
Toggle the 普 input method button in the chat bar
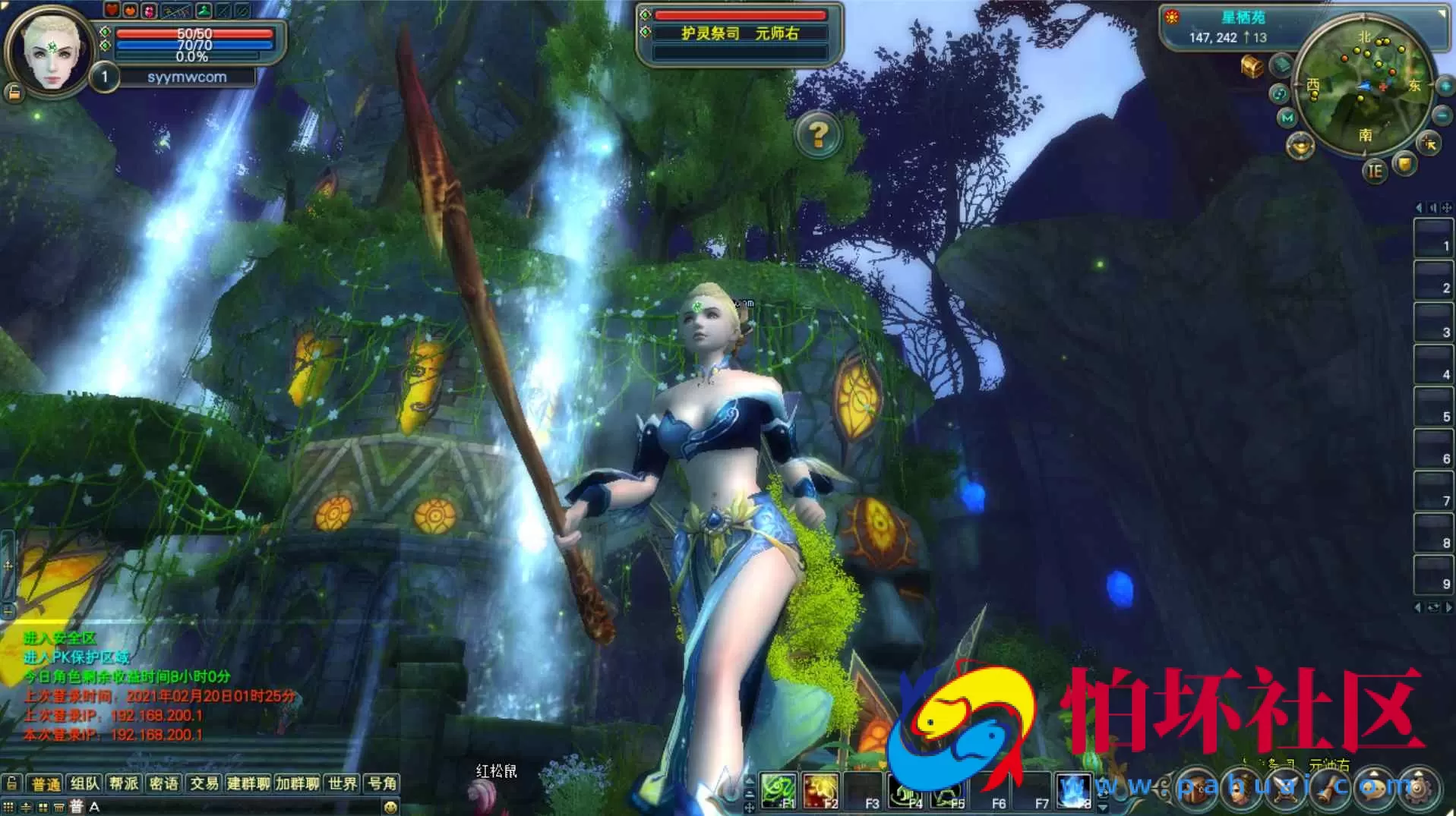tap(75, 806)
